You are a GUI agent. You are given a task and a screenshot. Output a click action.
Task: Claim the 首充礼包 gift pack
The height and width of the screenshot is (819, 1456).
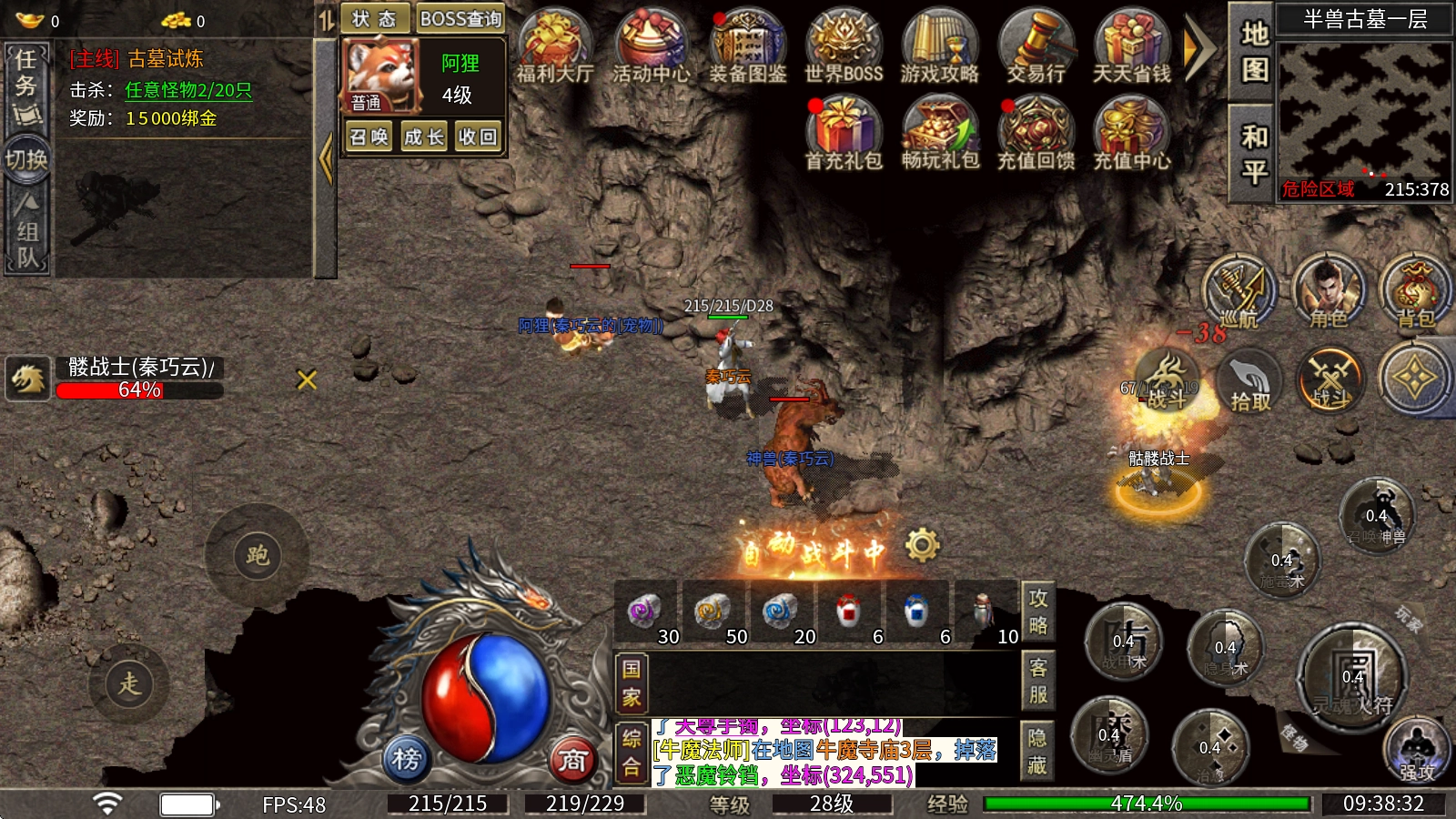(844, 133)
